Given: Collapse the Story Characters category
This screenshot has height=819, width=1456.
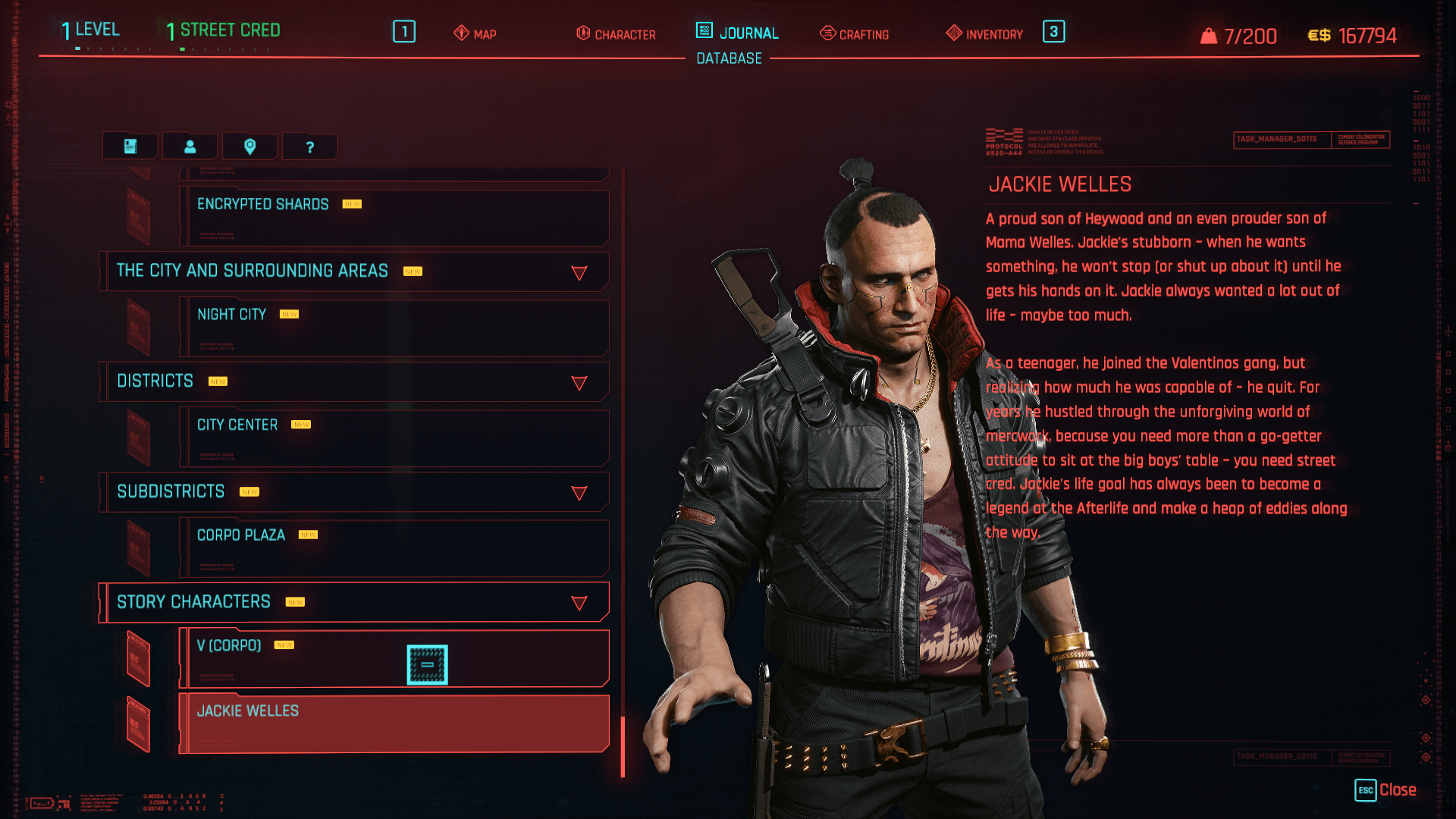Looking at the screenshot, I should point(579,603).
